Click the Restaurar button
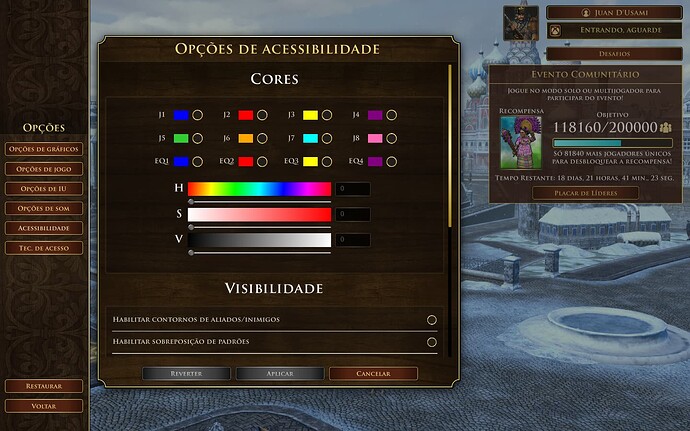The height and width of the screenshot is (431, 690). pos(43,385)
